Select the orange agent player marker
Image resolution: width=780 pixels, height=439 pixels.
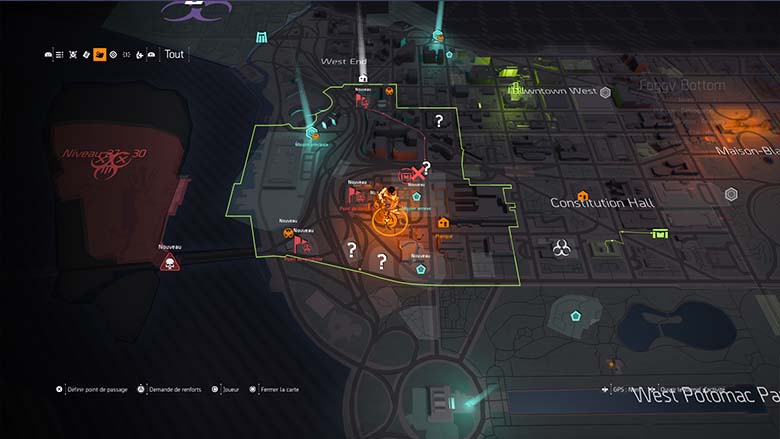point(387,208)
